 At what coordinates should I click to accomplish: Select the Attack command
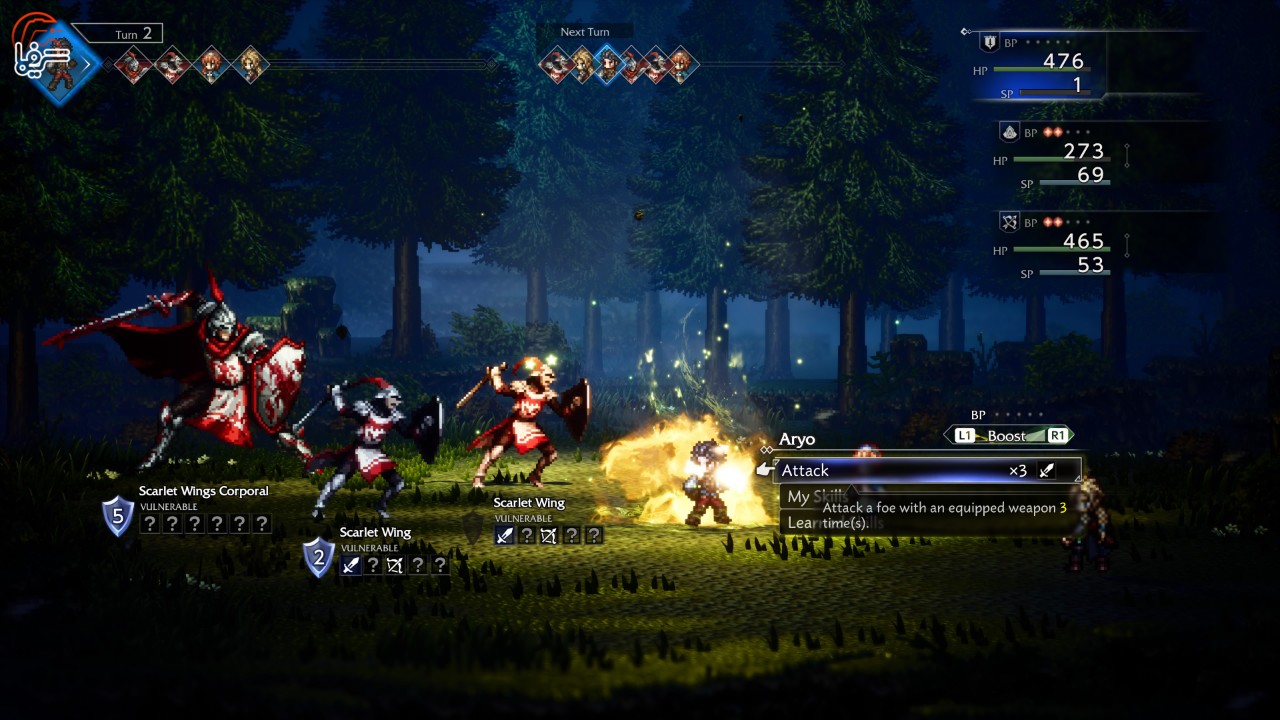(806, 470)
